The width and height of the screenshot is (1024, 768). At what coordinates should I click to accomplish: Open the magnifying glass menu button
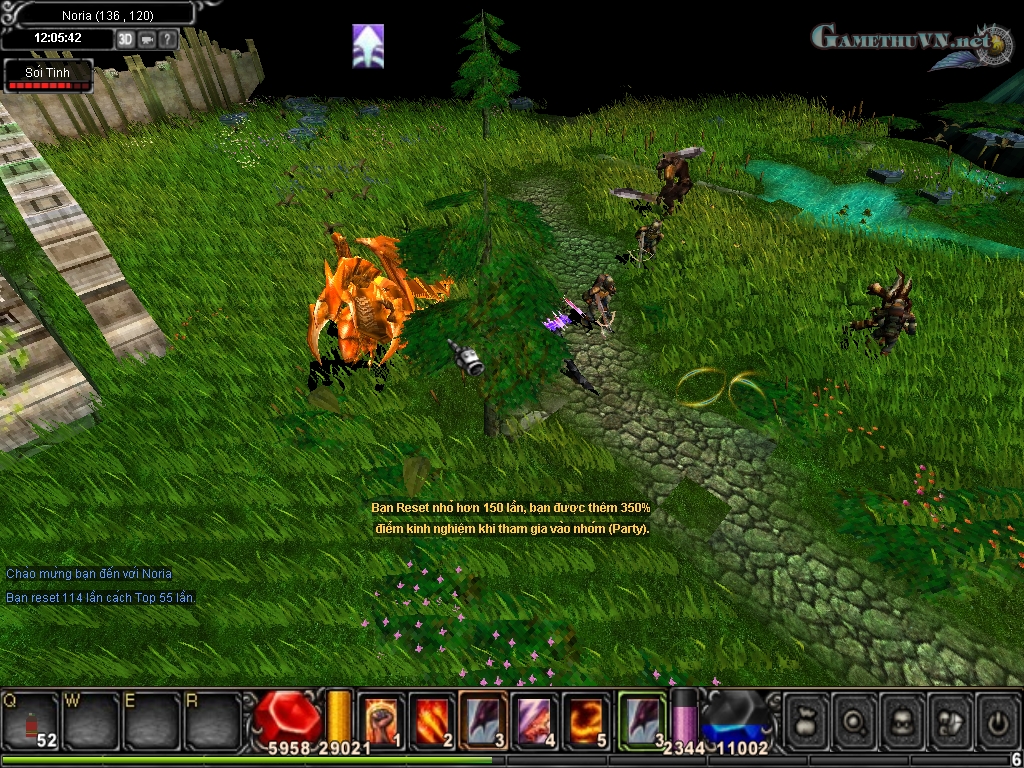855,720
